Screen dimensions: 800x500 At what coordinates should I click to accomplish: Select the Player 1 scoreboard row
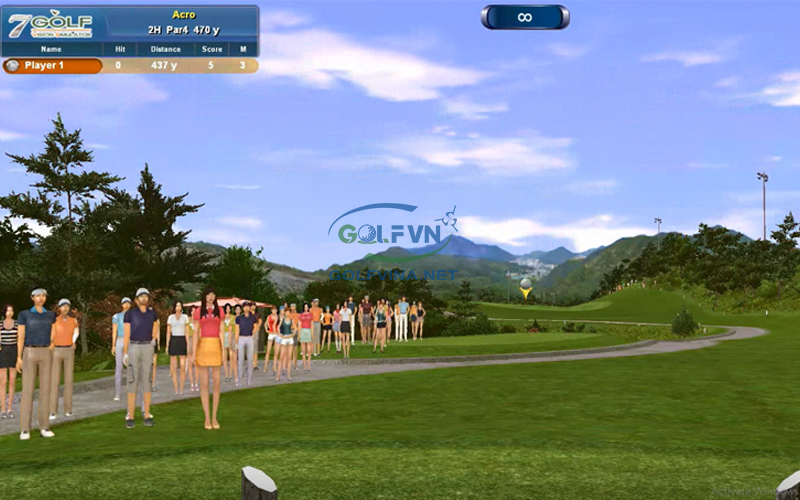pos(130,66)
